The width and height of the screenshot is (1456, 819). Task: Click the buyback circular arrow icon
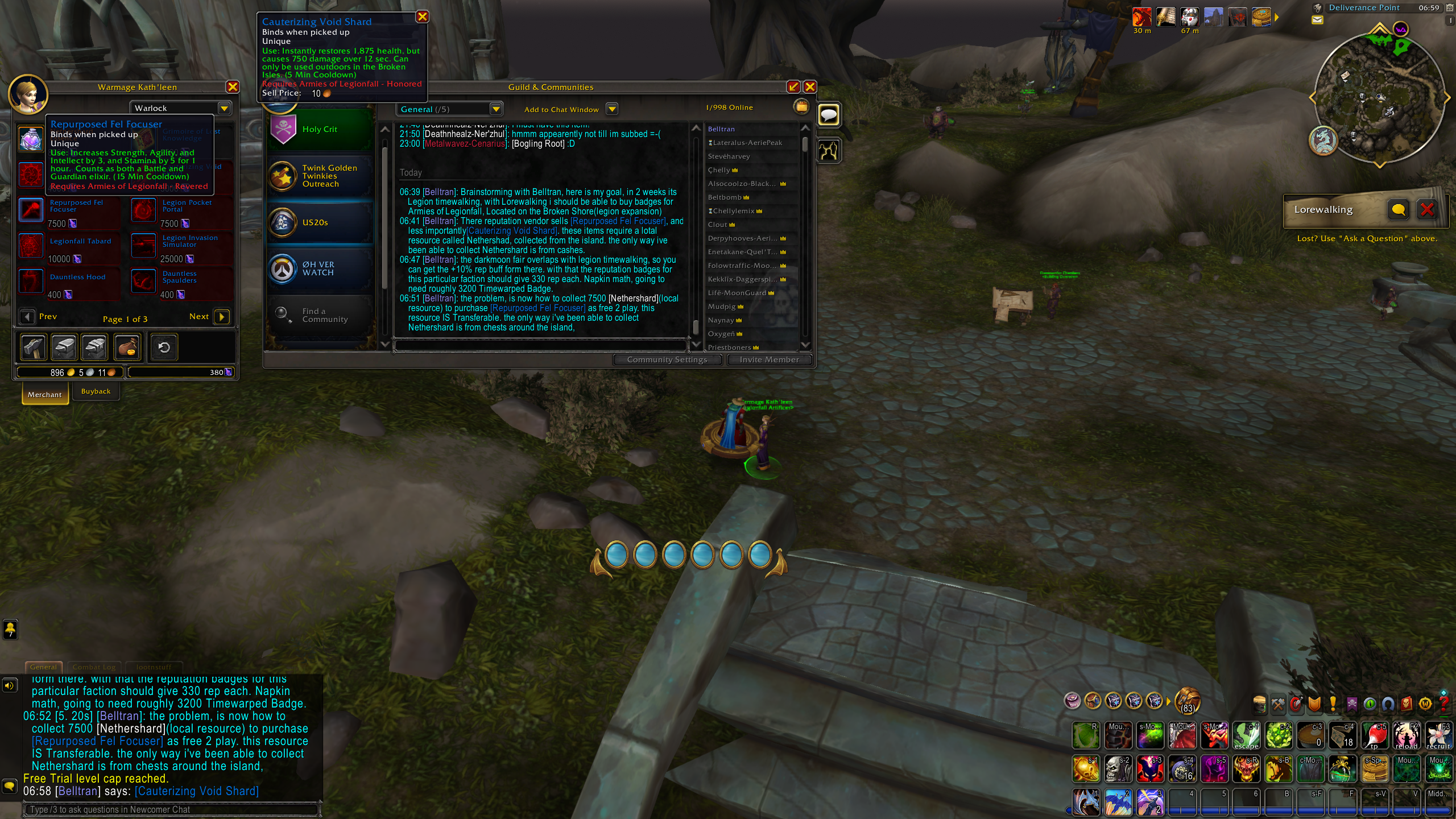[164, 347]
